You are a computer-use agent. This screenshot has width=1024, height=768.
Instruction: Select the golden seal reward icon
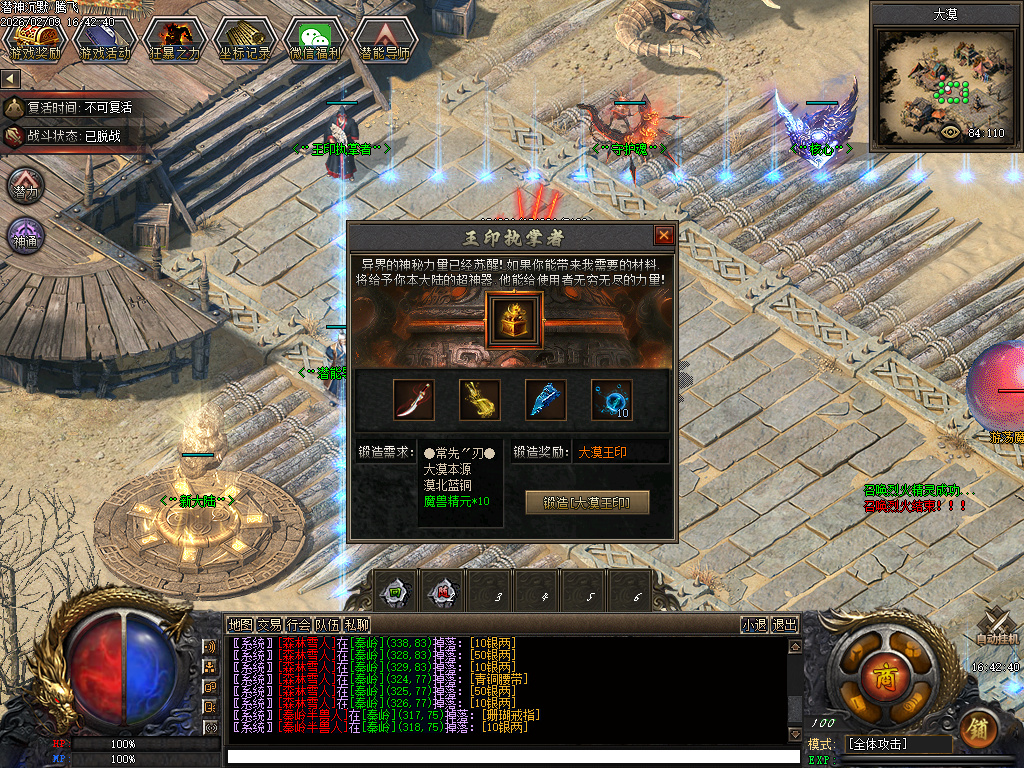tap(514, 320)
